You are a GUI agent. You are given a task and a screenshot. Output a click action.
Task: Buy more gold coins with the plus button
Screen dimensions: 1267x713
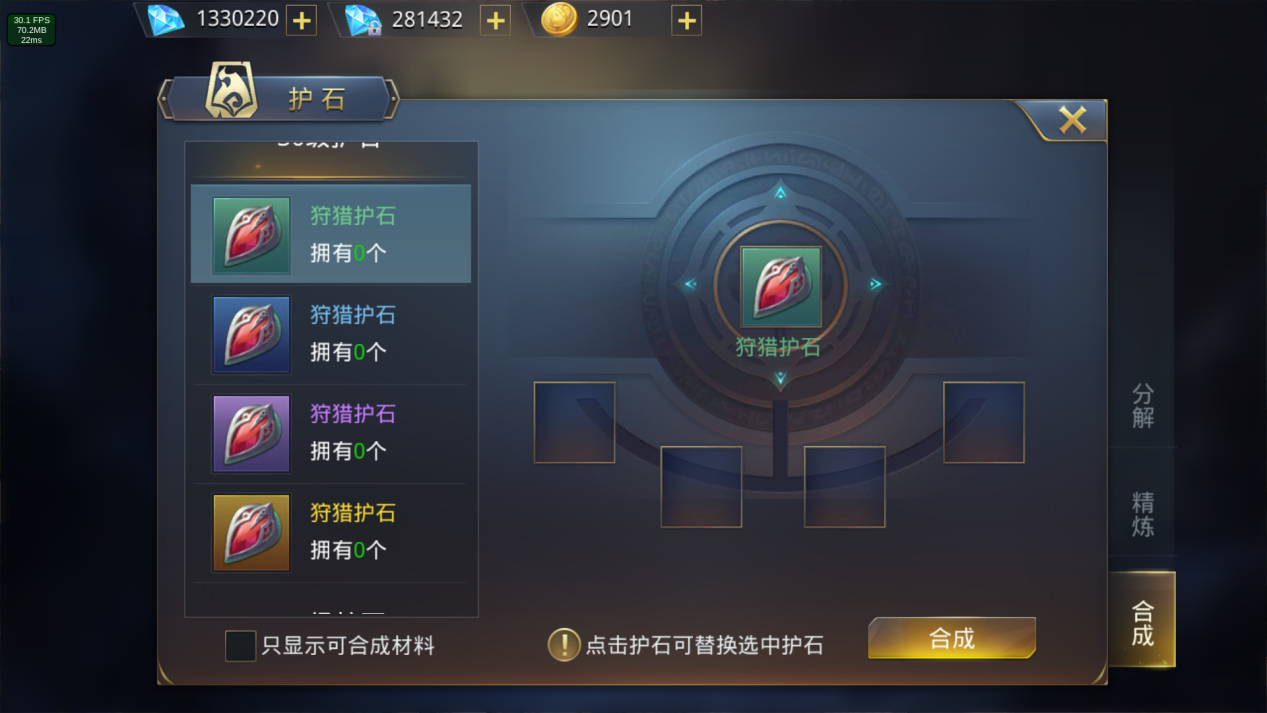pyautogui.click(x=686, y=20)
